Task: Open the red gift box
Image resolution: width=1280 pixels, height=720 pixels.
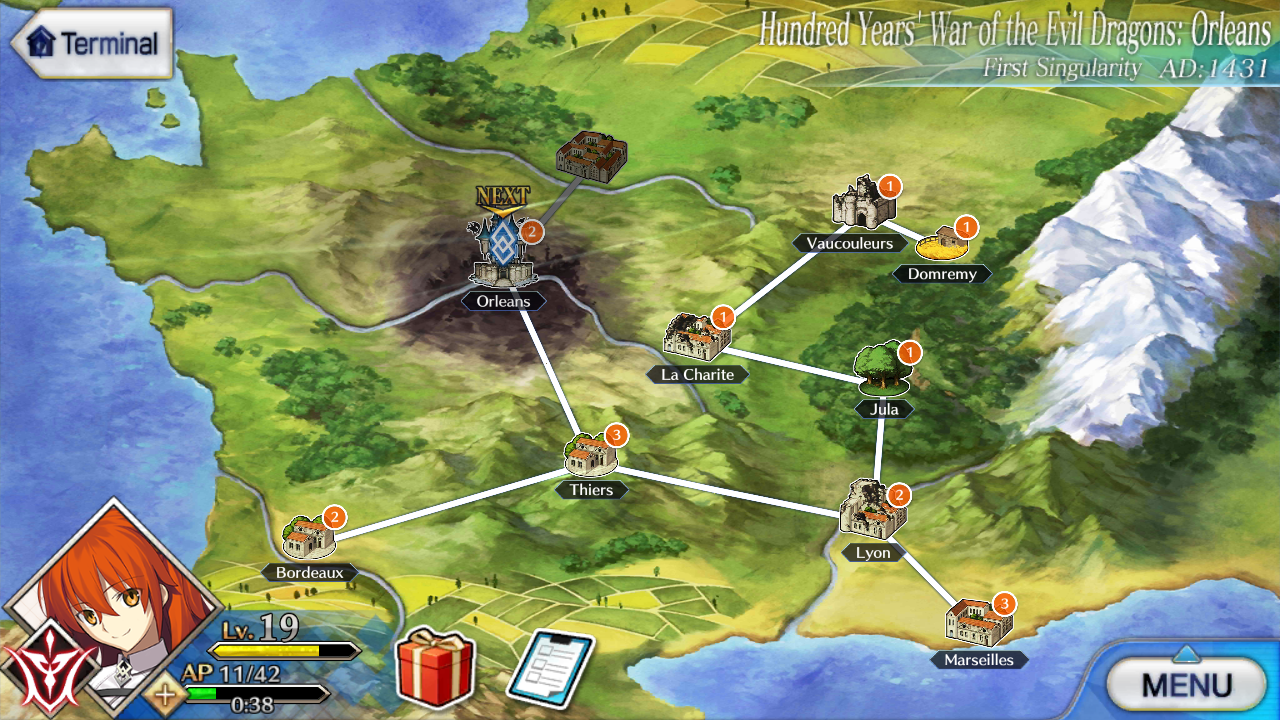Action: [436, 668]
